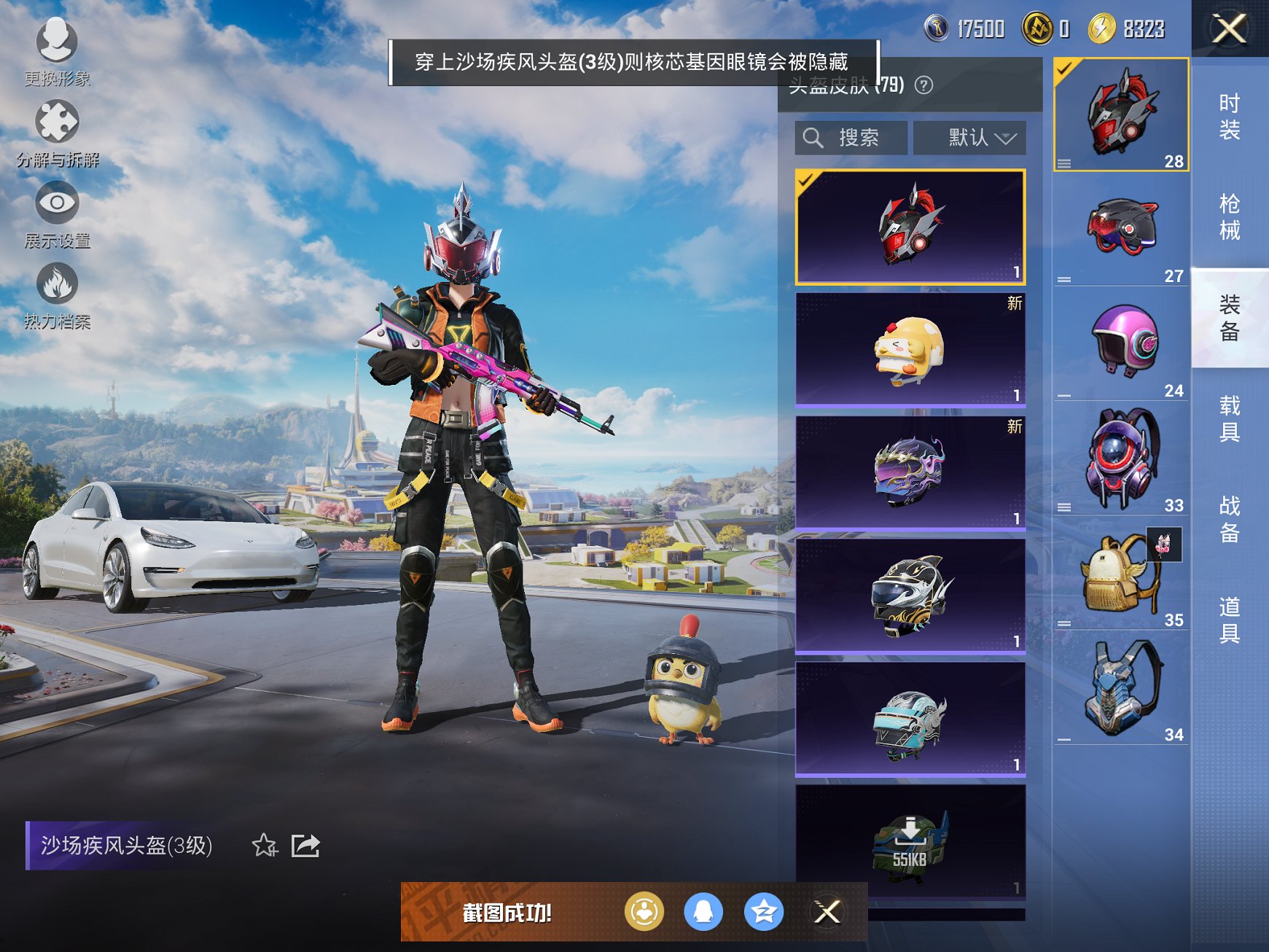Open the search magnifier in helmet list
1269x952 pixels.
click(814, 137)
